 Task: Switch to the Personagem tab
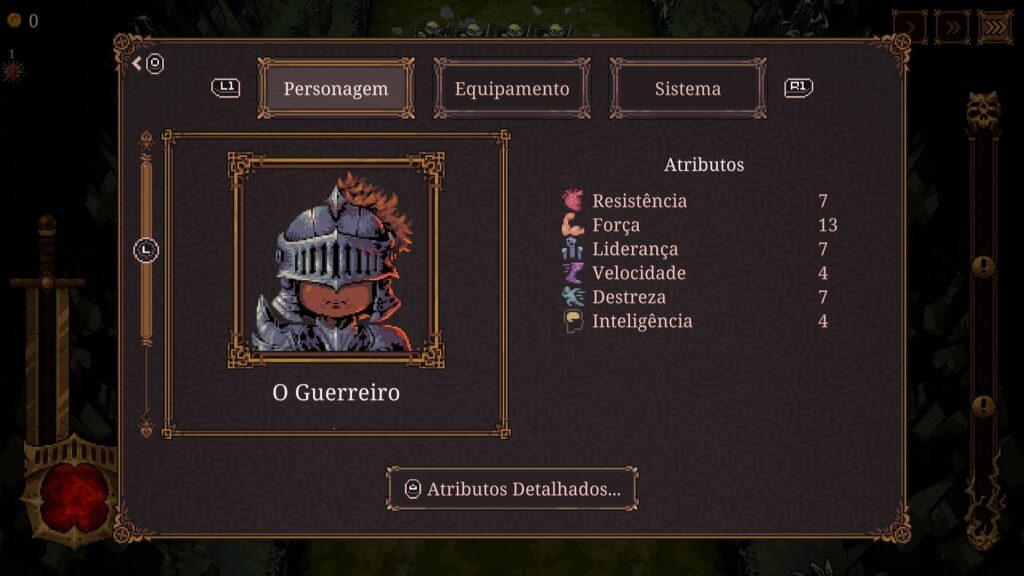tap(335, 89)
